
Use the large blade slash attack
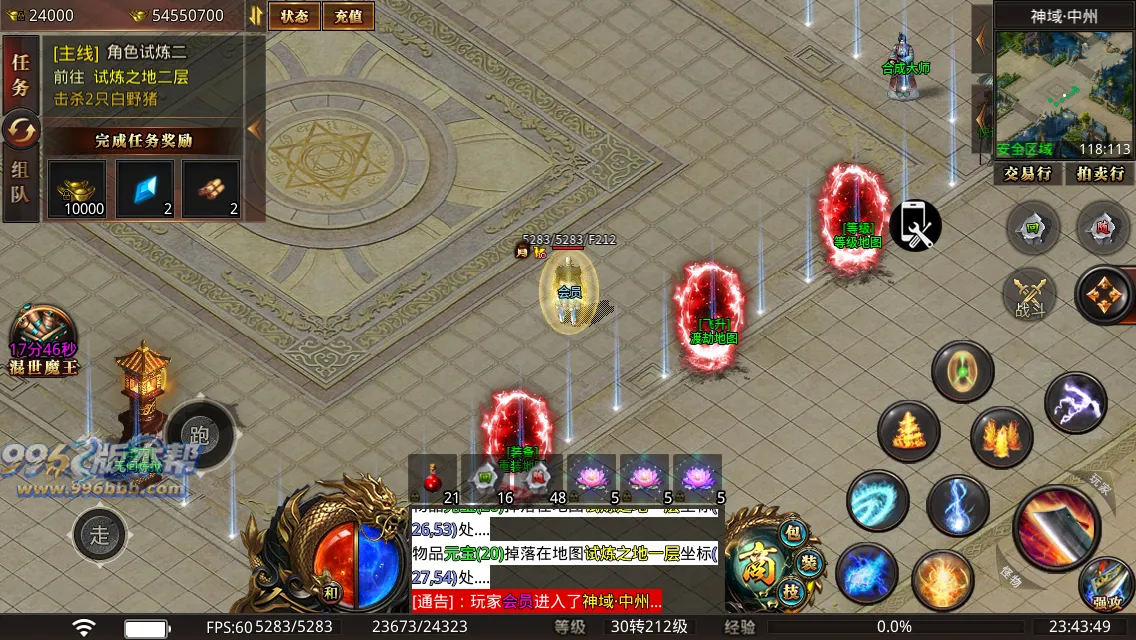tap(1056, 526)
